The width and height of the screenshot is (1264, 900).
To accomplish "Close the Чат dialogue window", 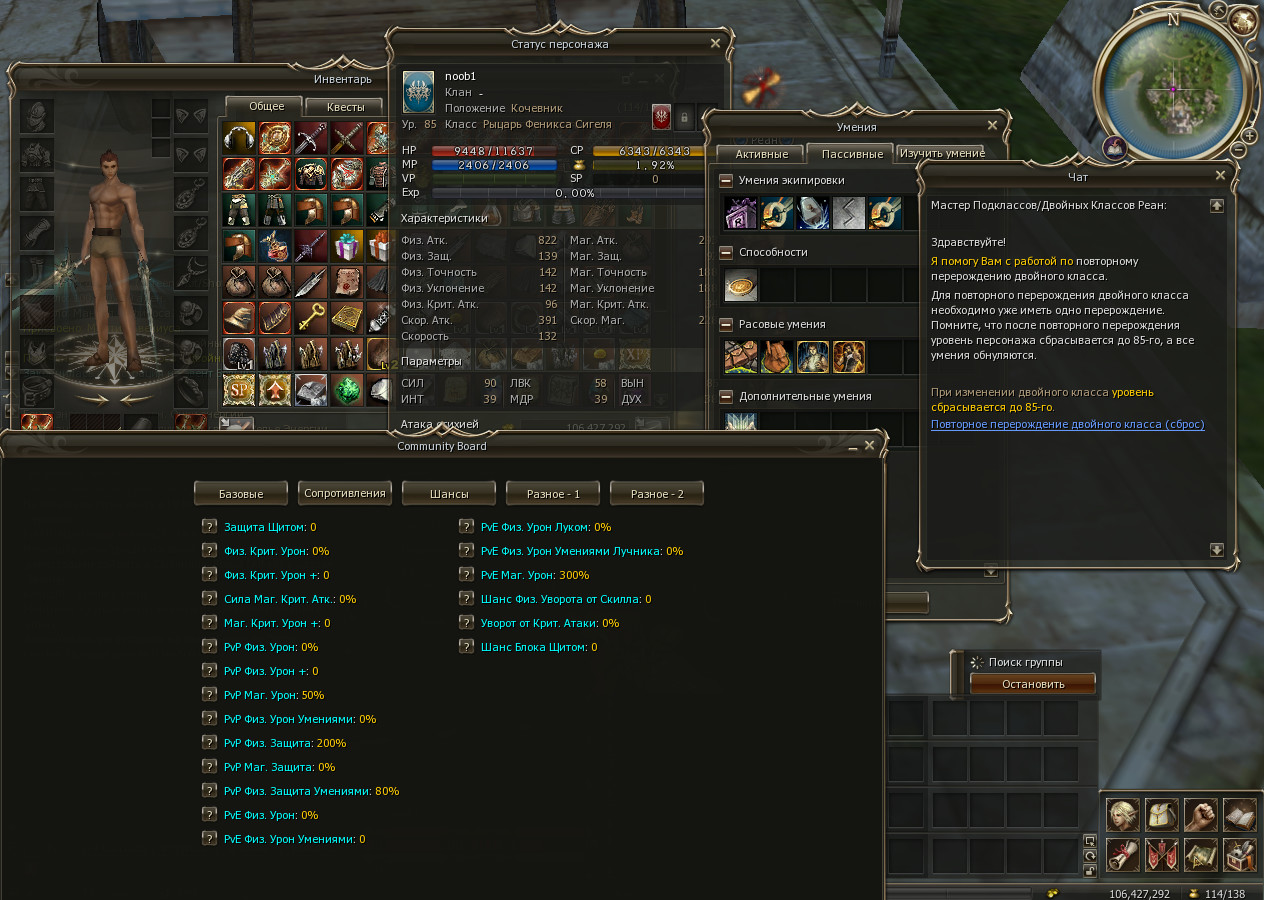I will point(1220,176).
